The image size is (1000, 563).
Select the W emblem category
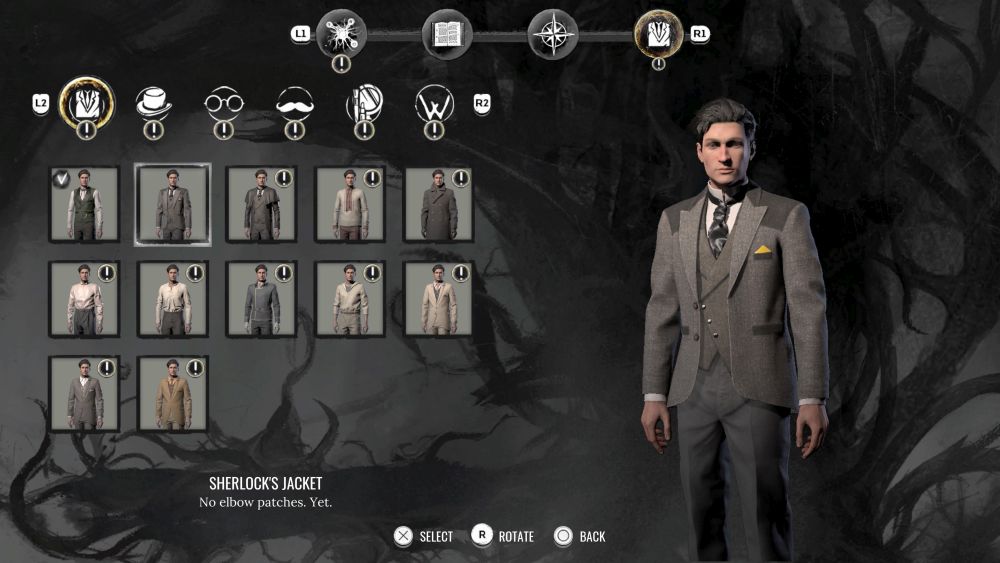pyautogui.click(x=435, y=102)
